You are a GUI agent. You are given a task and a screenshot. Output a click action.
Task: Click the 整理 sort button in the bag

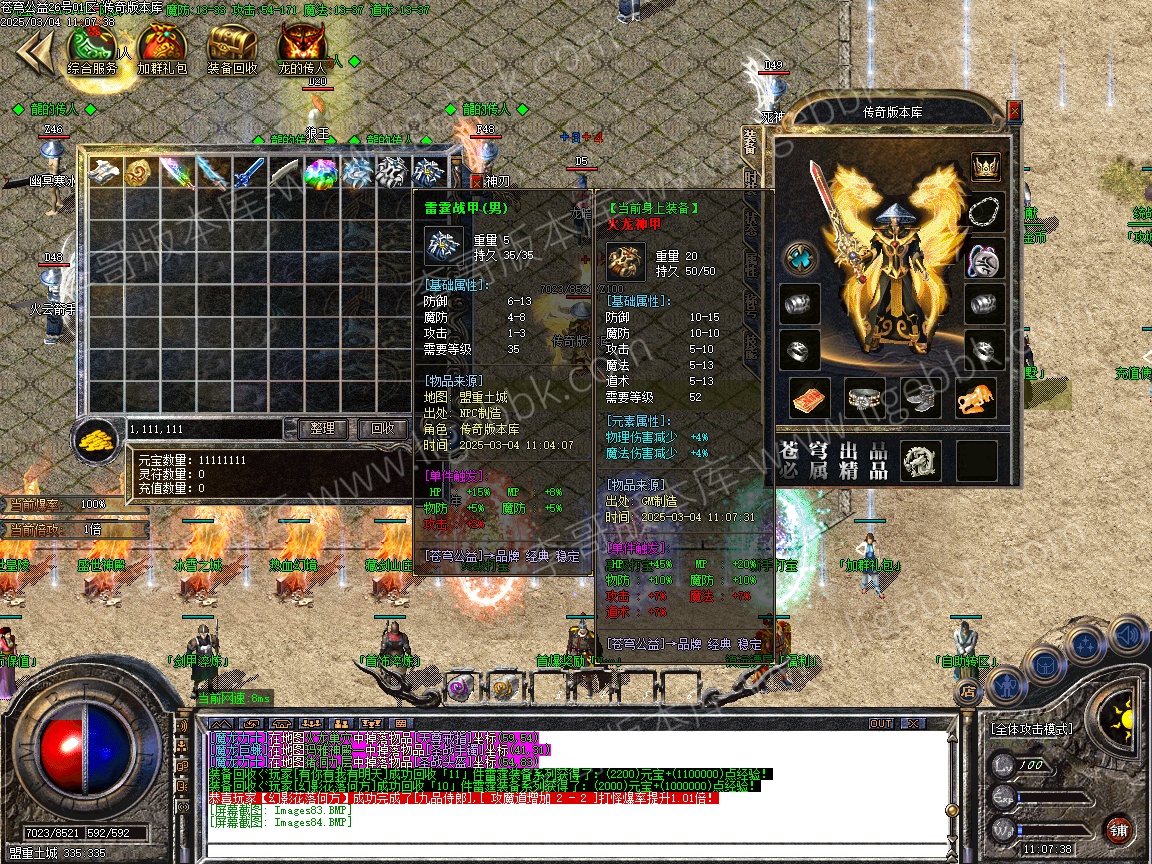pos(323,428)
